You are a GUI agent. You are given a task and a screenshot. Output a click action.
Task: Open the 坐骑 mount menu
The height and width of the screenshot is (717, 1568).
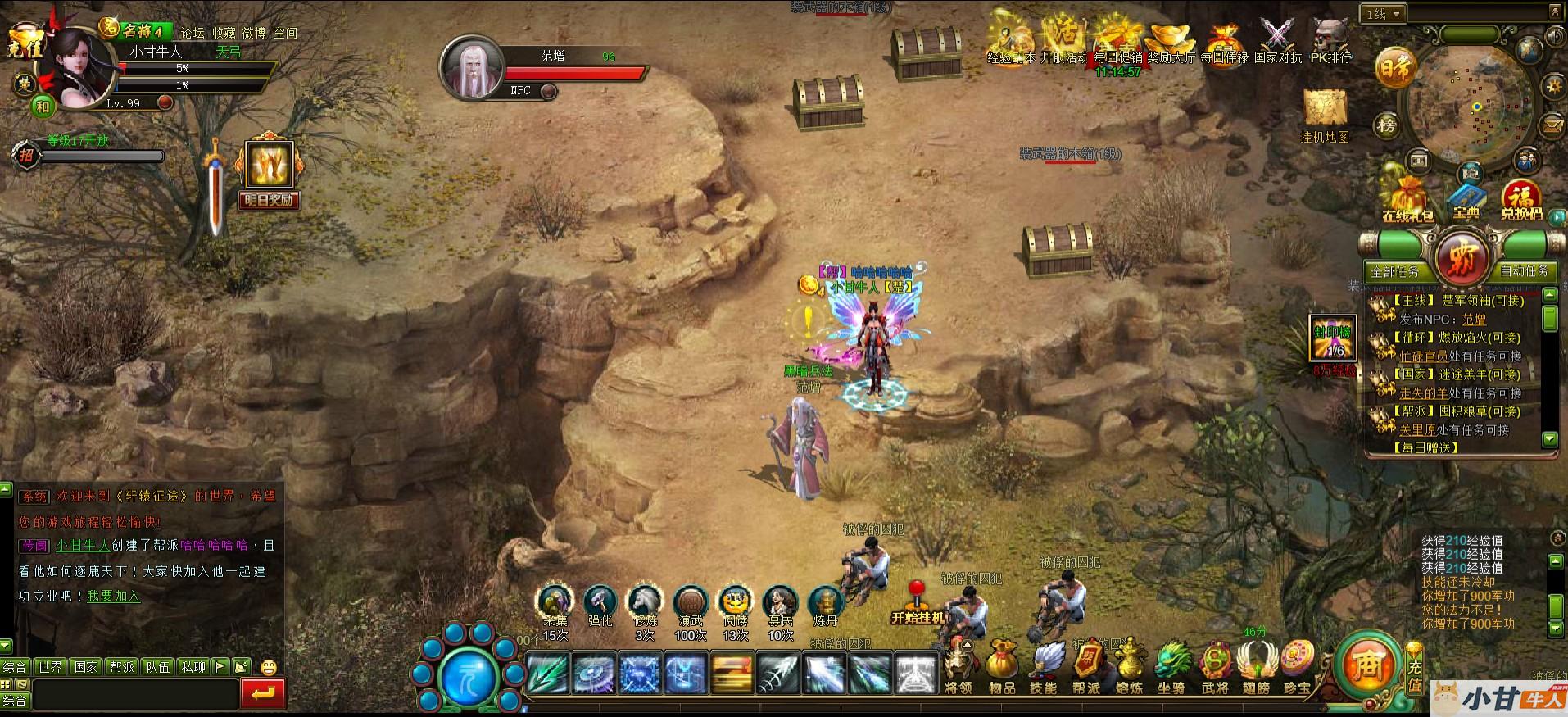(1171, 666)
